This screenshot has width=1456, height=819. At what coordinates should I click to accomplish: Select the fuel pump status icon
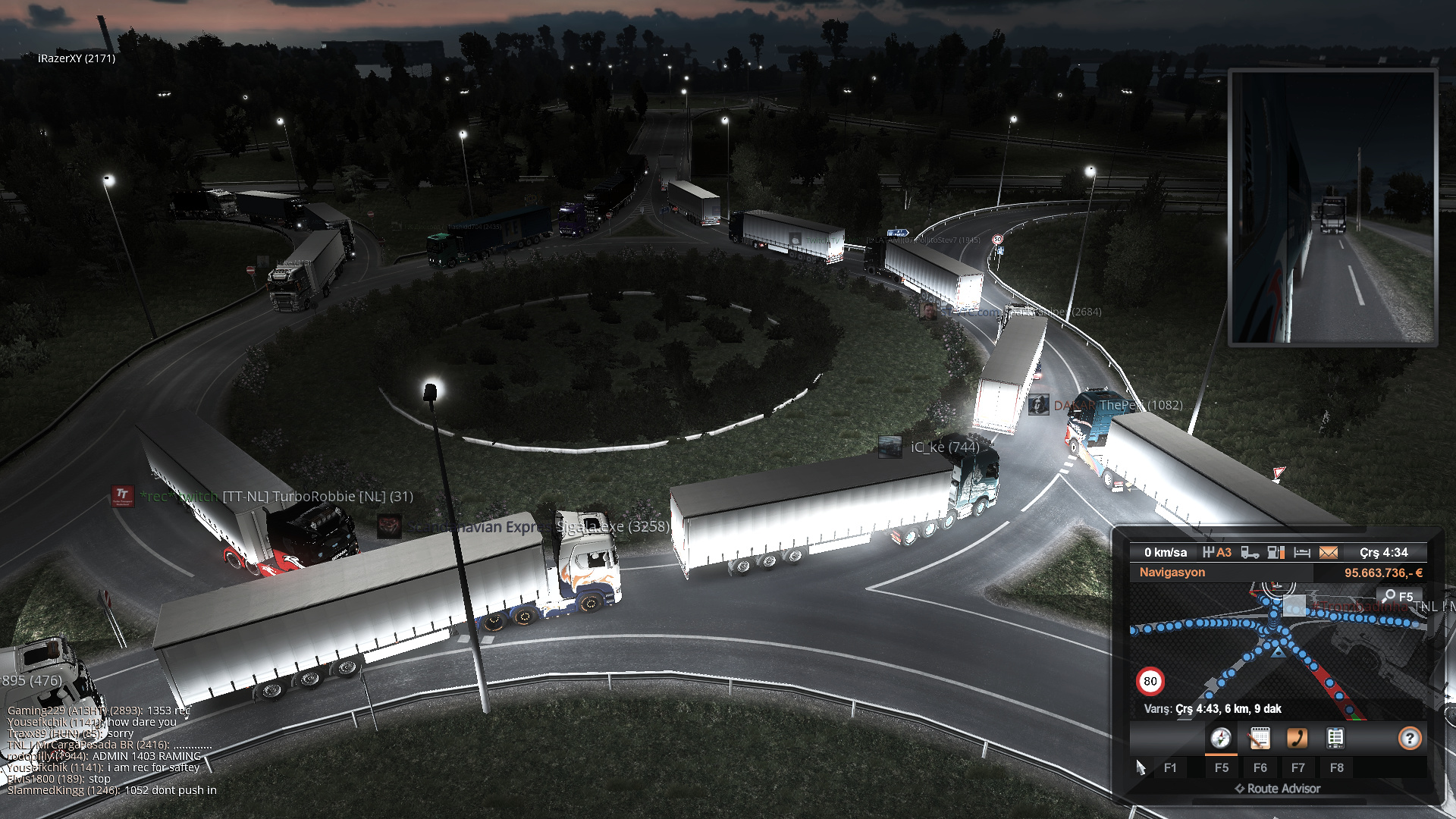pyautogui.click(x=1276, y=553)
